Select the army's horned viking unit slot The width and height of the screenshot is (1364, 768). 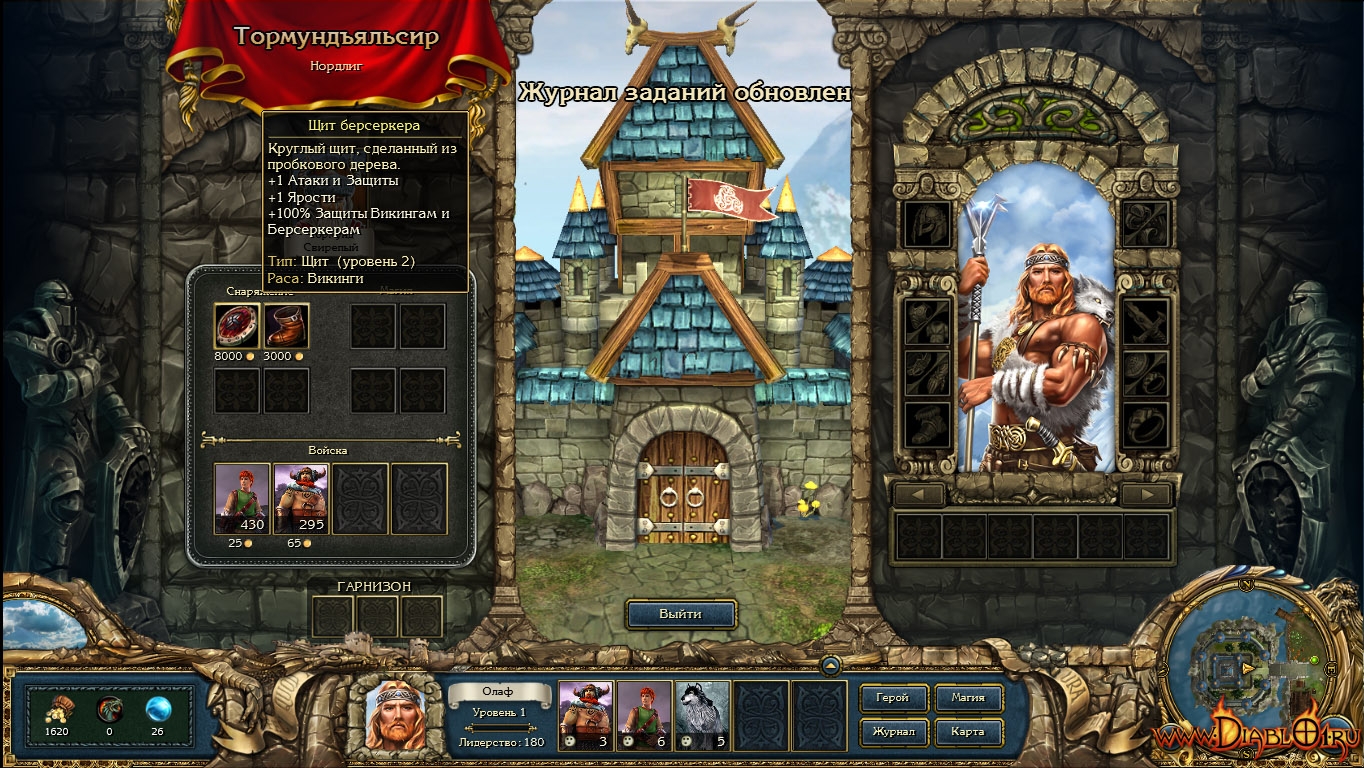[585, 714]
